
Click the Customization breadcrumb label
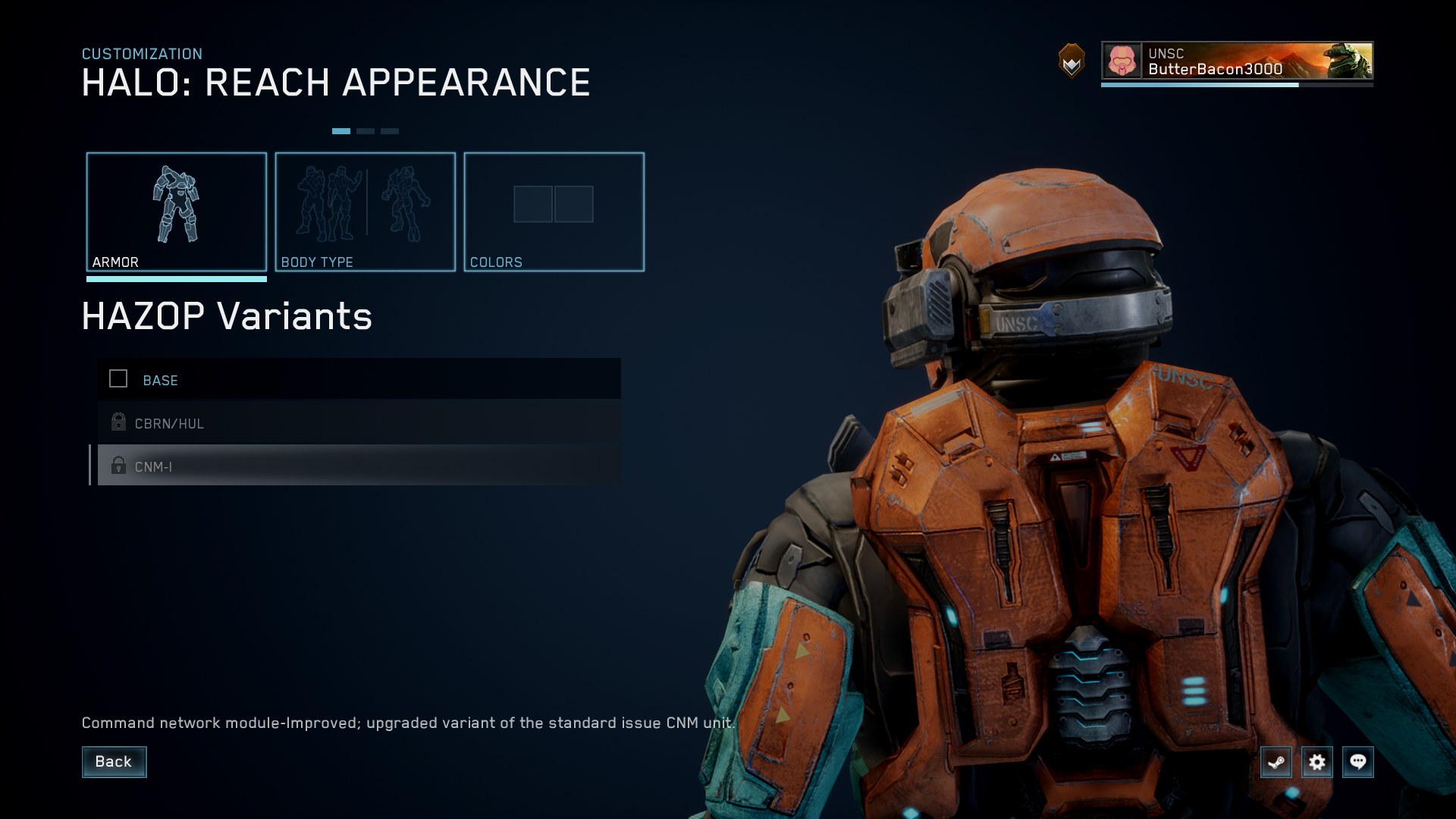point(142,54)
